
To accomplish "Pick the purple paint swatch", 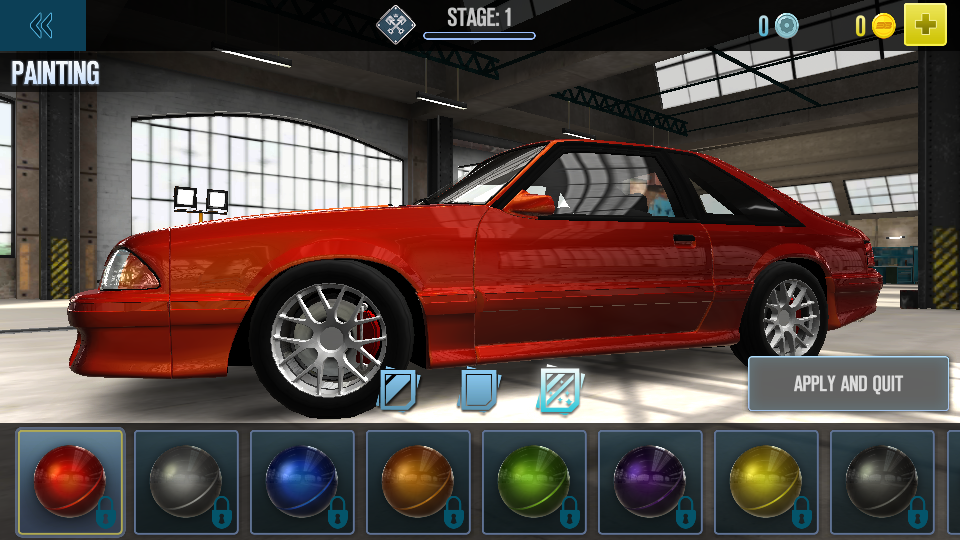I will click(650, 481).
